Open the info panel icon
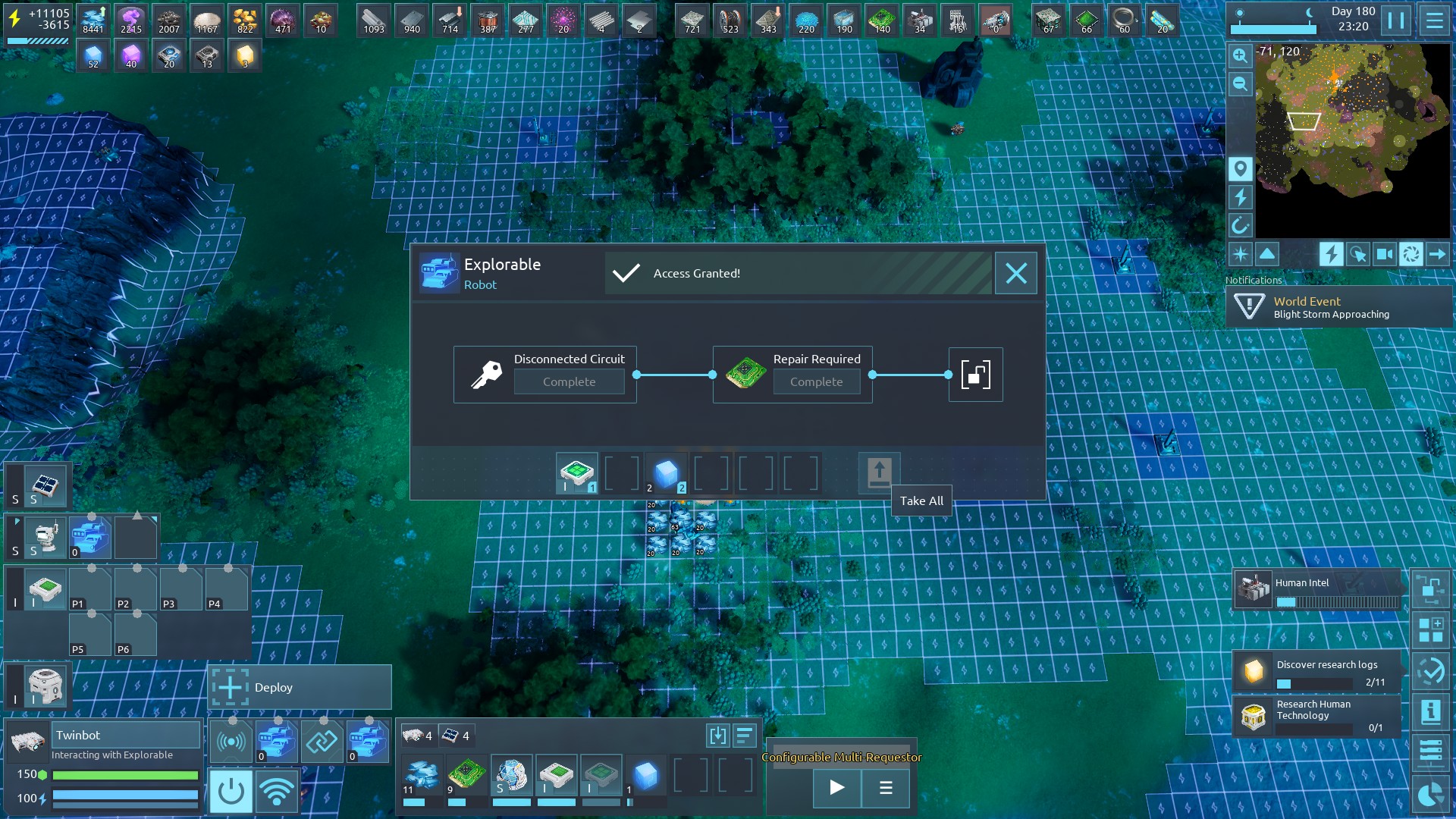The width and height of the screenshot is (1456, 819). [x=1430, y=711]
